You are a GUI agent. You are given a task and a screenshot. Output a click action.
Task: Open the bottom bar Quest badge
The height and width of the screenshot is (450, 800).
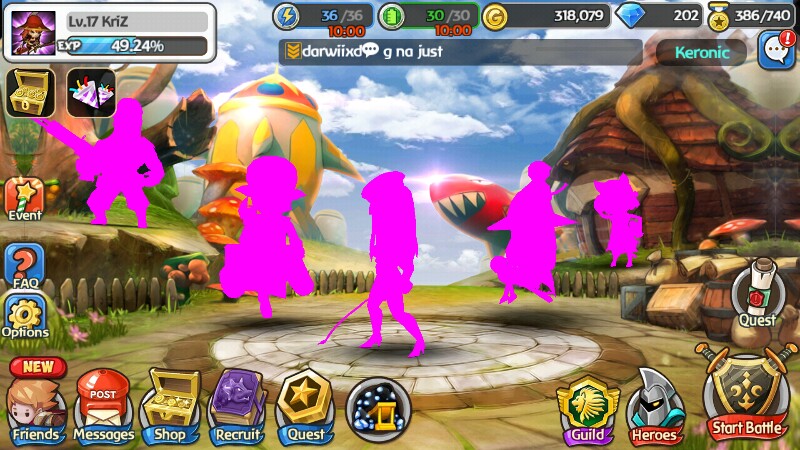(305, 405)
